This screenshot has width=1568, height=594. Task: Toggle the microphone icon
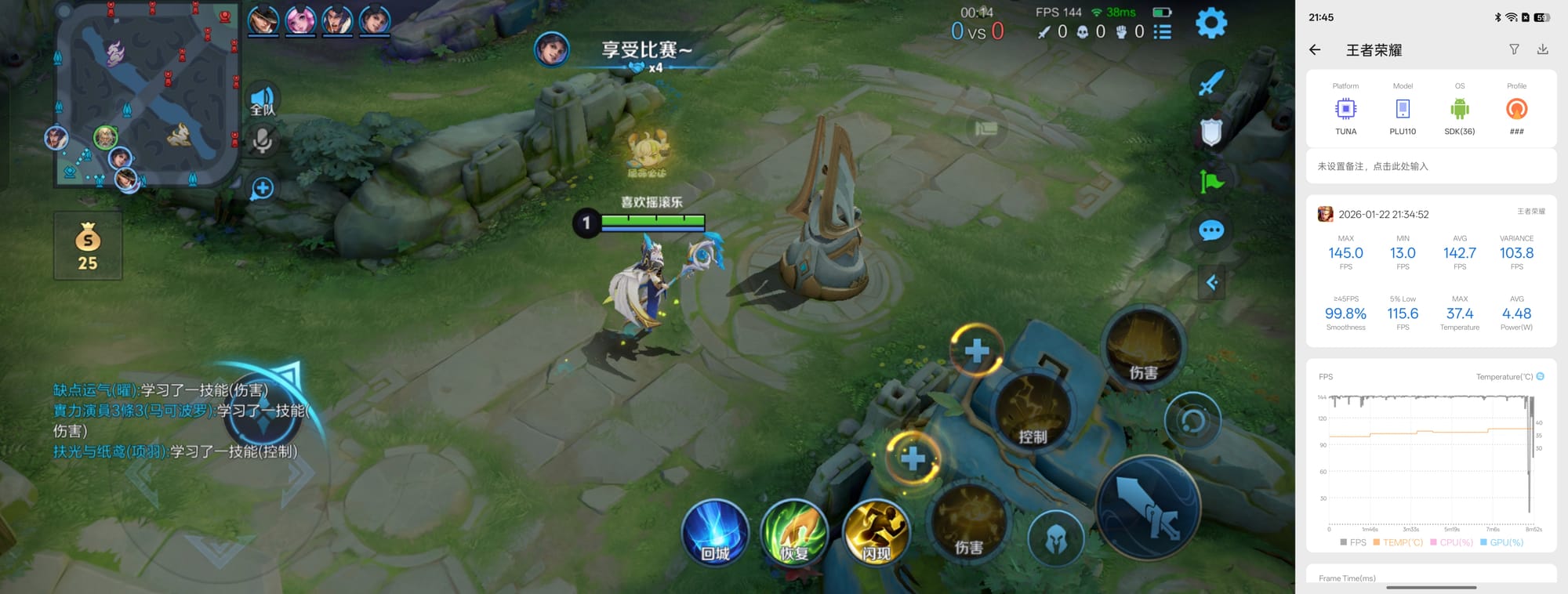click(x=262, y=141)
